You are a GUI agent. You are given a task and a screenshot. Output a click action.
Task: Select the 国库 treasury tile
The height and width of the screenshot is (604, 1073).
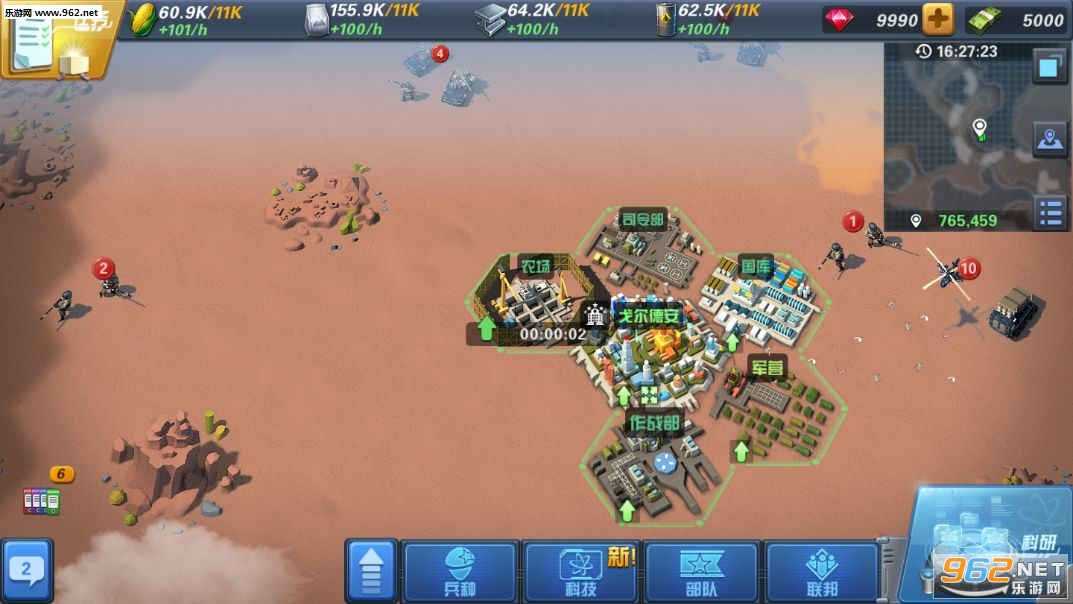pos(760,292)
